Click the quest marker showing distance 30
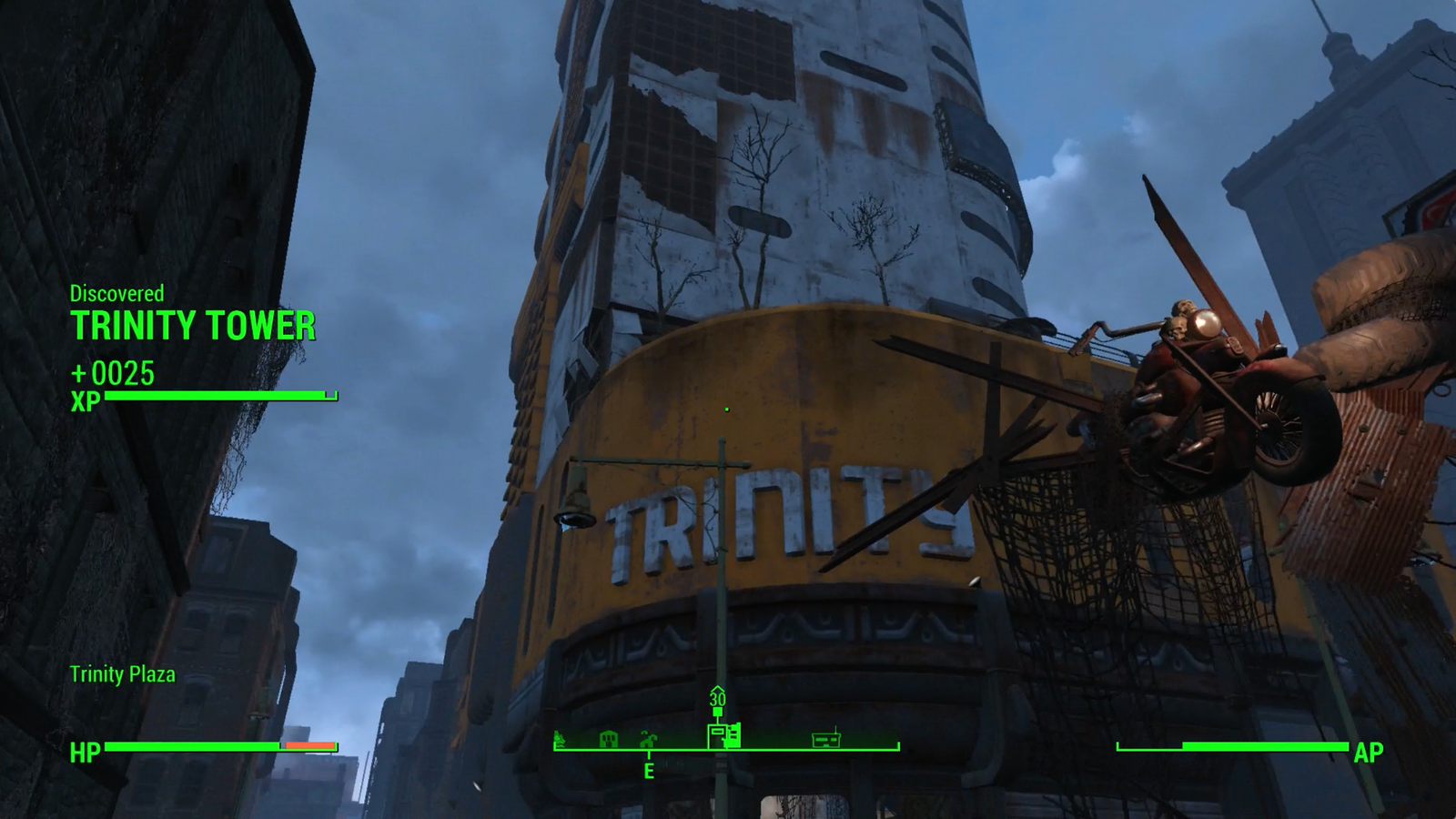The height and width of the screenshot is (819, 1456). pyautogui.click(x=716, y=699)
